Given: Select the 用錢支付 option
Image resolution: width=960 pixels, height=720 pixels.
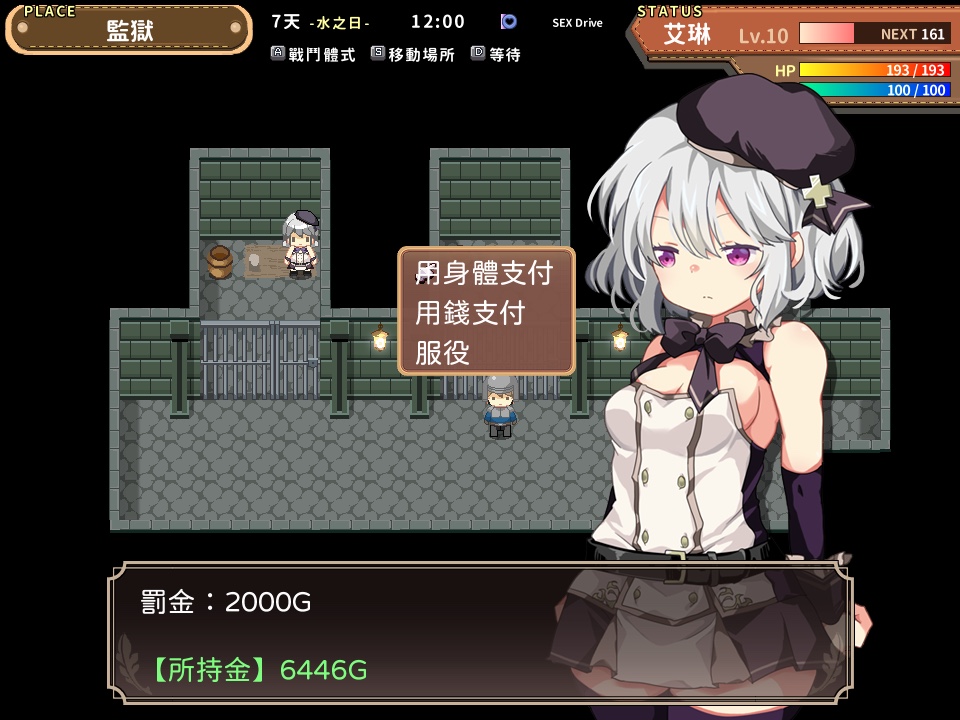Looking at the screenshot, I should [471, 312].
